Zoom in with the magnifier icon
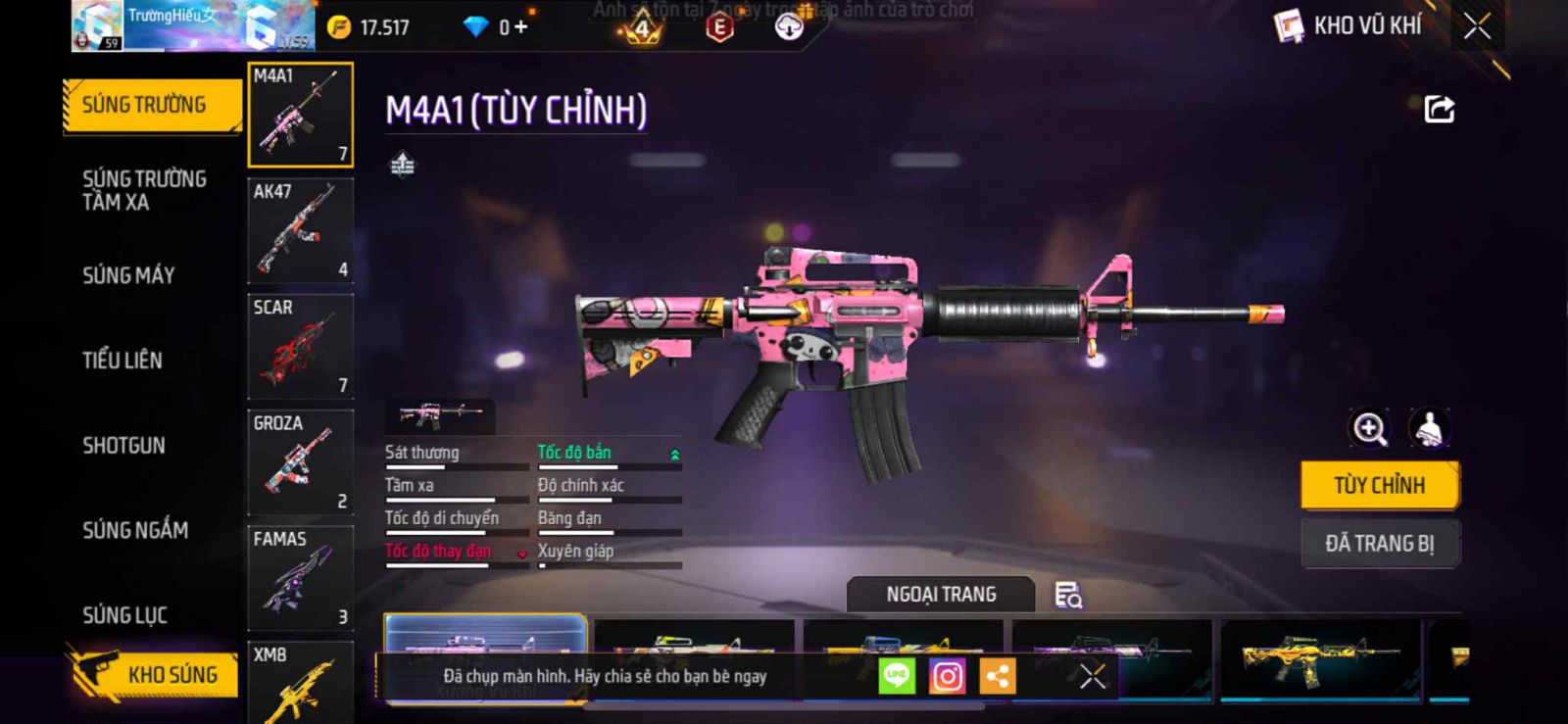Image resolution: width=1568 pixels, height=724 pixels. 1369,428
